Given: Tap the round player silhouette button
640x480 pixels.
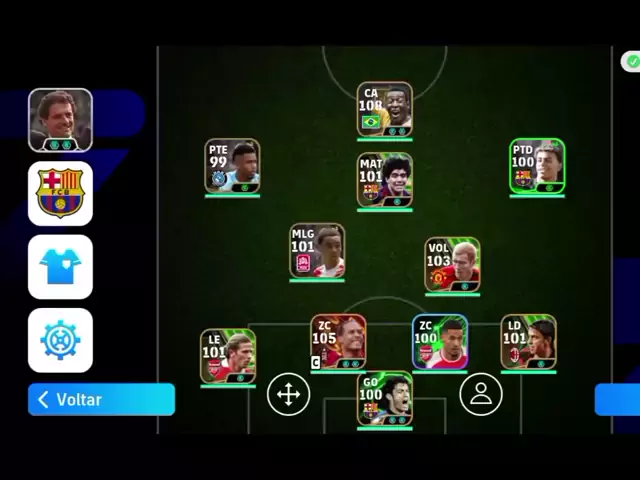Looking at the screenshot, I should pyautogui.click(x=481, y=394).
